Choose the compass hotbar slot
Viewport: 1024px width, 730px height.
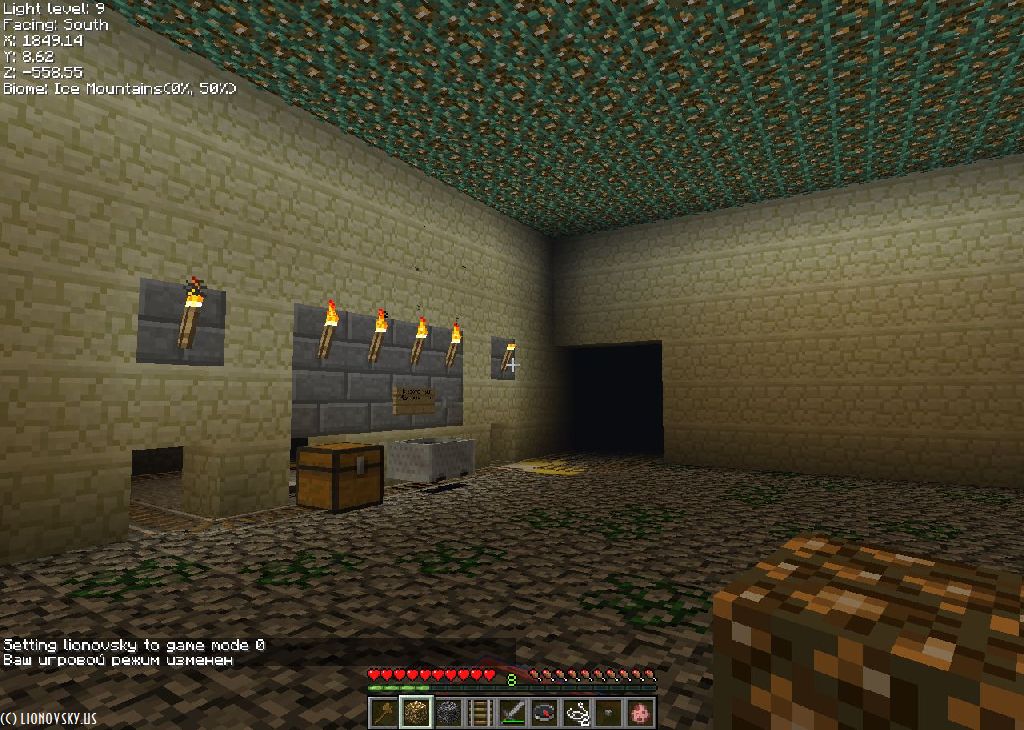(544, 712)
